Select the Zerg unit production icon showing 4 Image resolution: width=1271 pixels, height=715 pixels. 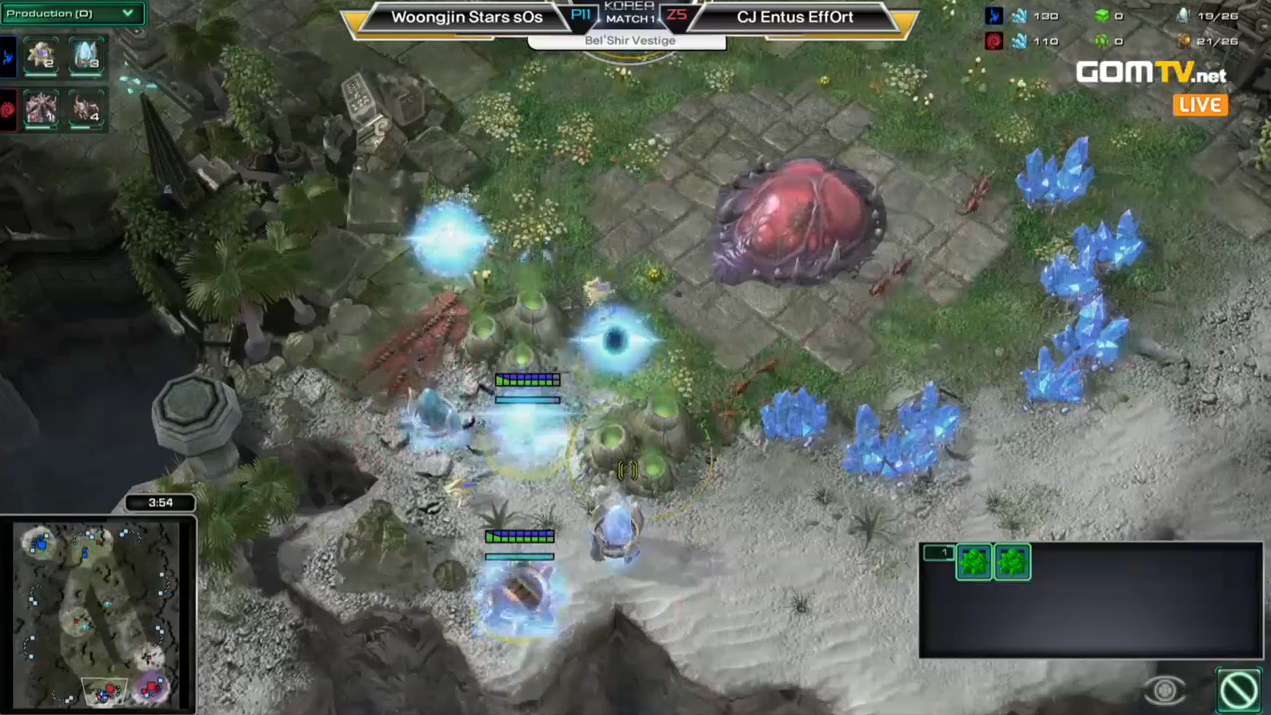(x=86, y=108)
